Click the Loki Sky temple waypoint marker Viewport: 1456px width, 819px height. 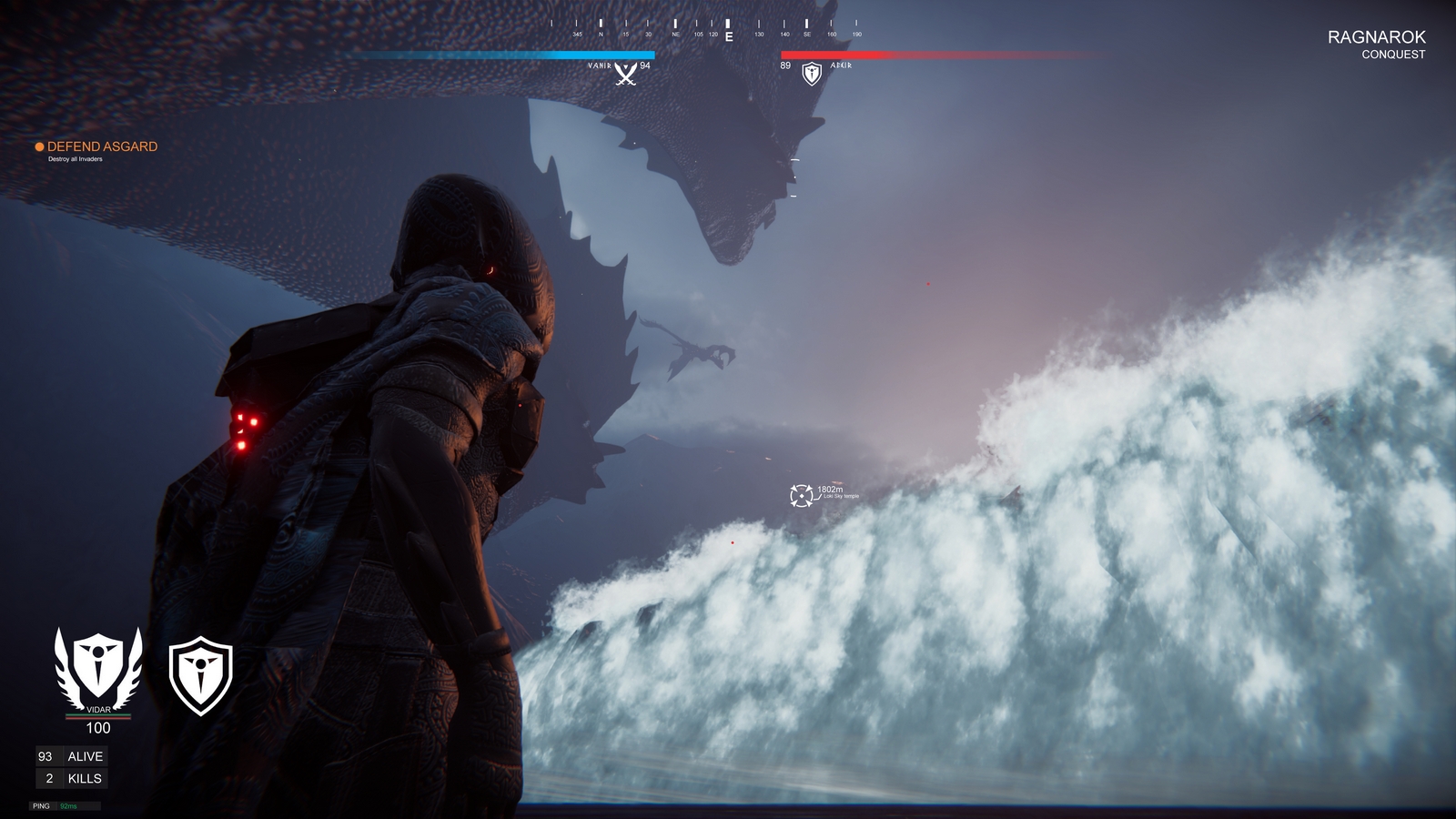801,495
